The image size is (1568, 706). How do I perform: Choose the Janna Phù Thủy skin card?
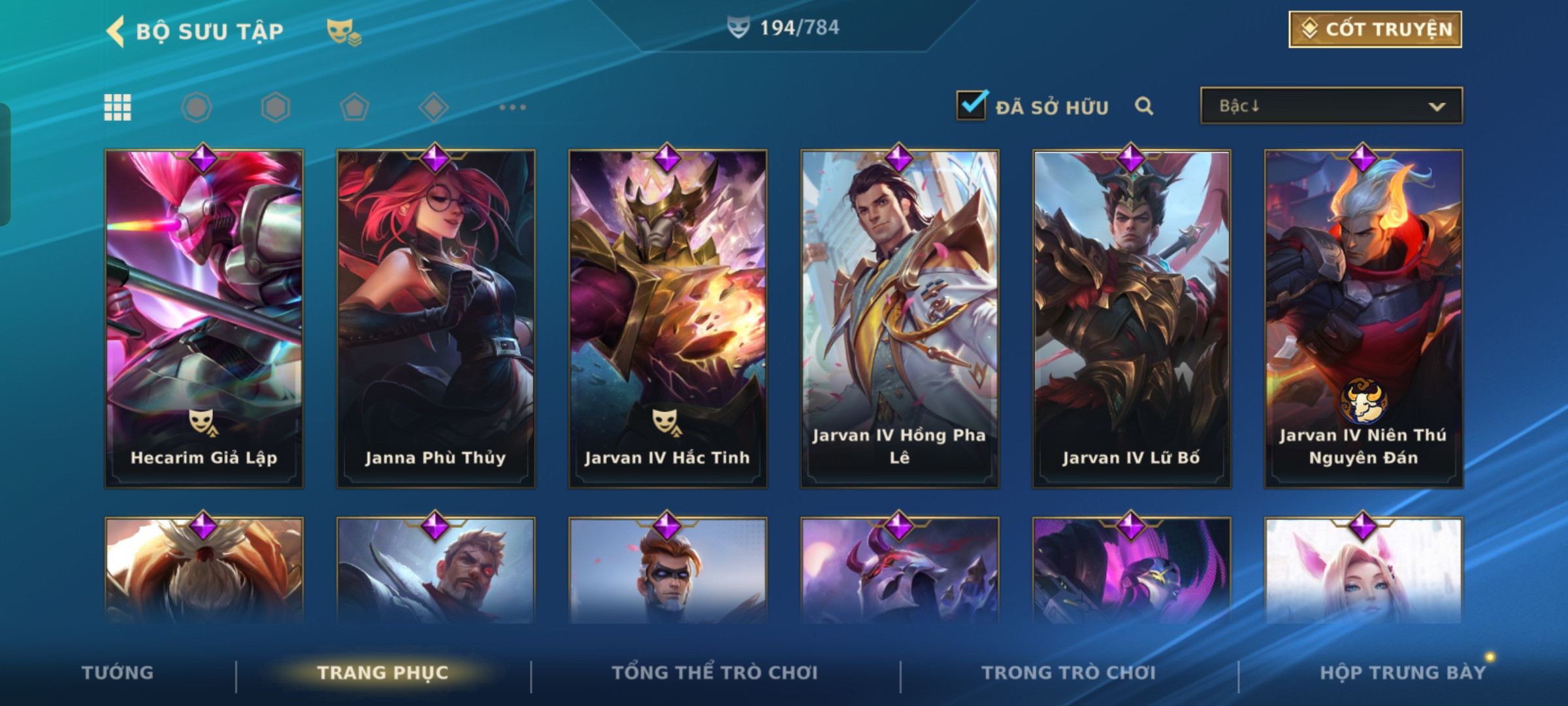tap(436, 319)
